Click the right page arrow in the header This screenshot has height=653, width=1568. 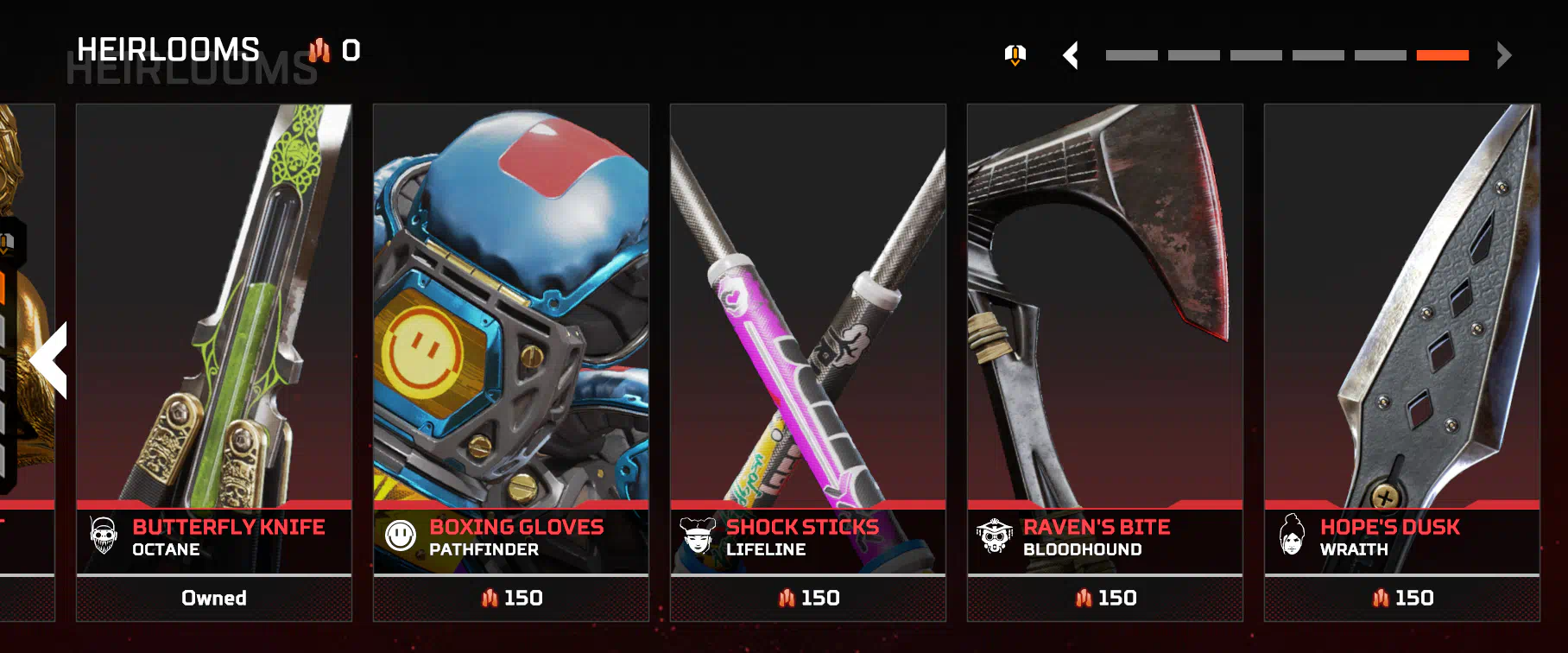click(1504, 55)
